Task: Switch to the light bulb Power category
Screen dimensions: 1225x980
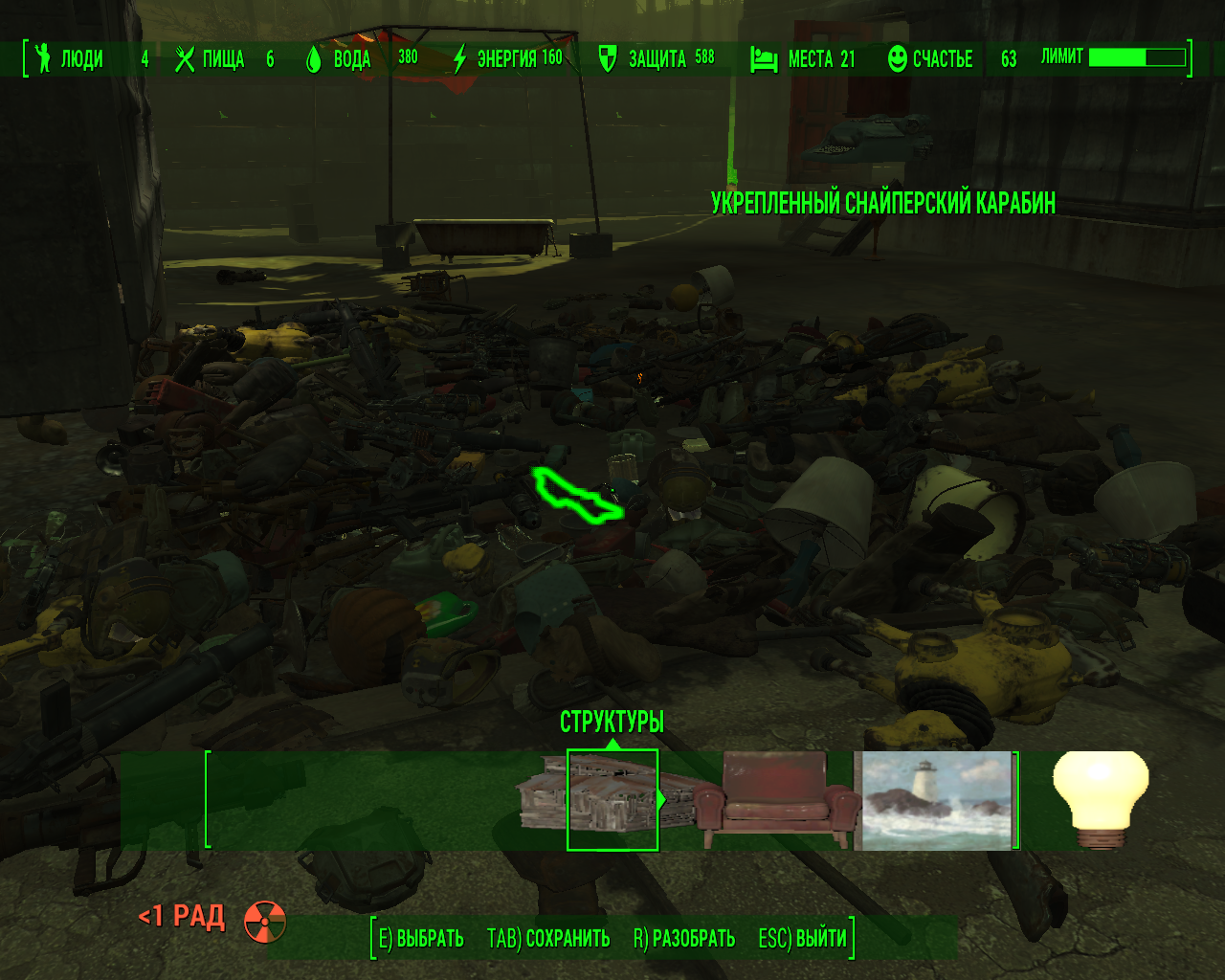Action: pos(1100,799)
